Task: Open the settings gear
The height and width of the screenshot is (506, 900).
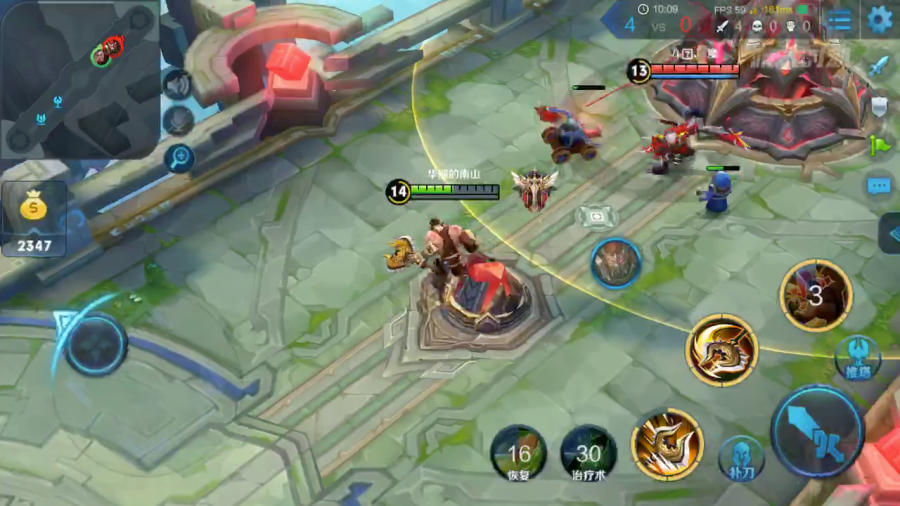Action: coord(879,18)
